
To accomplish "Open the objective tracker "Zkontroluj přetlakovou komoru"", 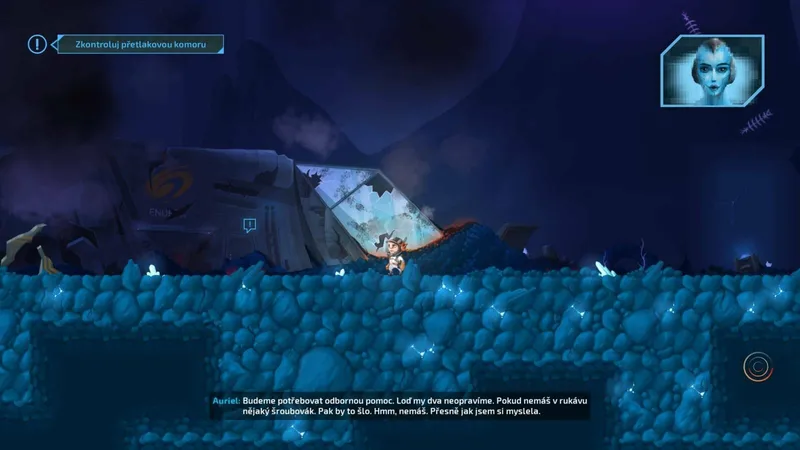I will (138, 44).
